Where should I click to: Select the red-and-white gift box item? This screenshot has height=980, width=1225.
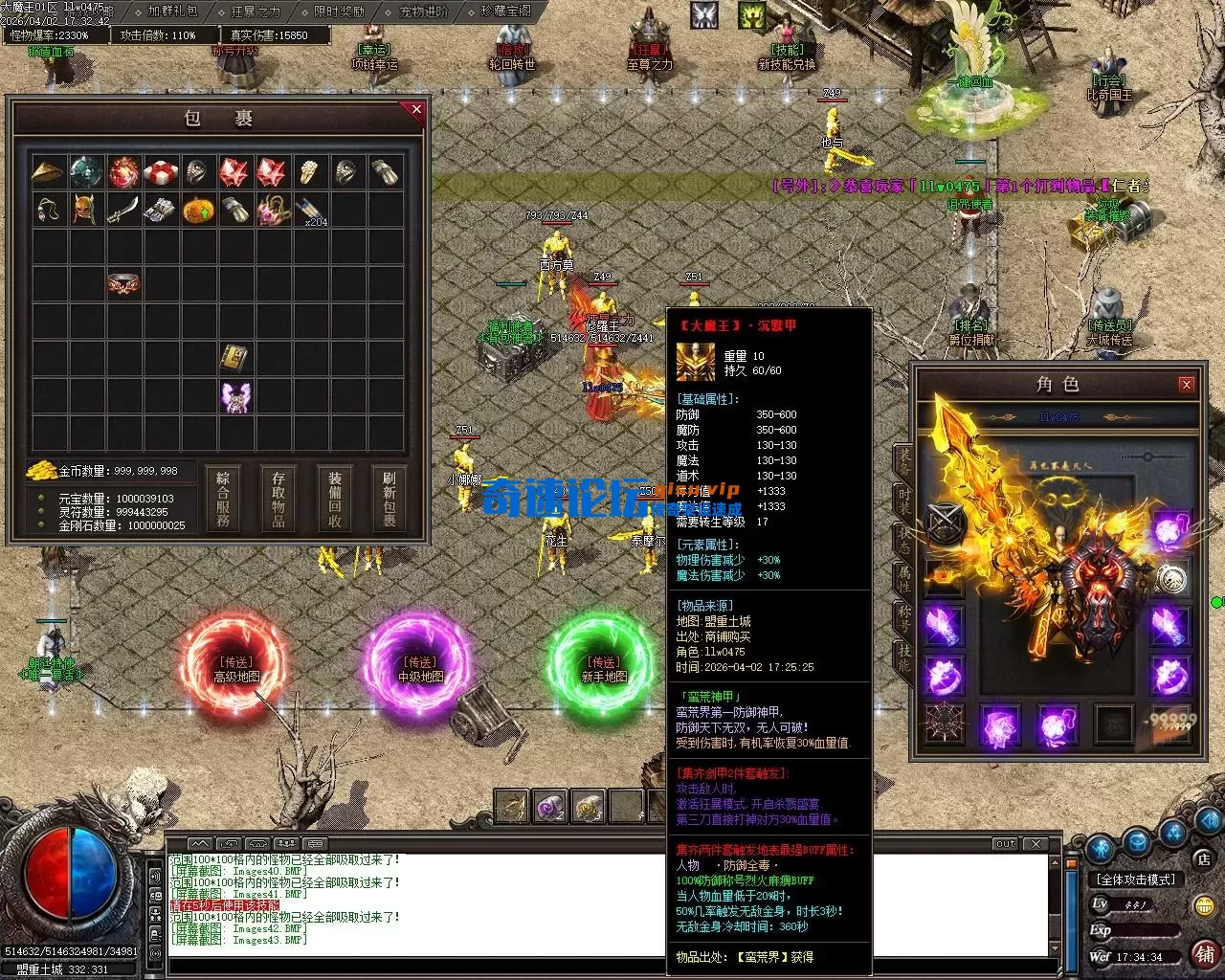click(x=161, y=173)
